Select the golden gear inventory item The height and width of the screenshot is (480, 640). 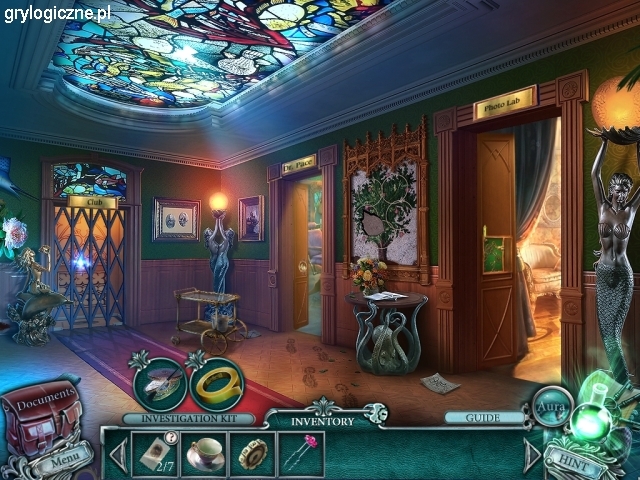(x=252, y=454)
